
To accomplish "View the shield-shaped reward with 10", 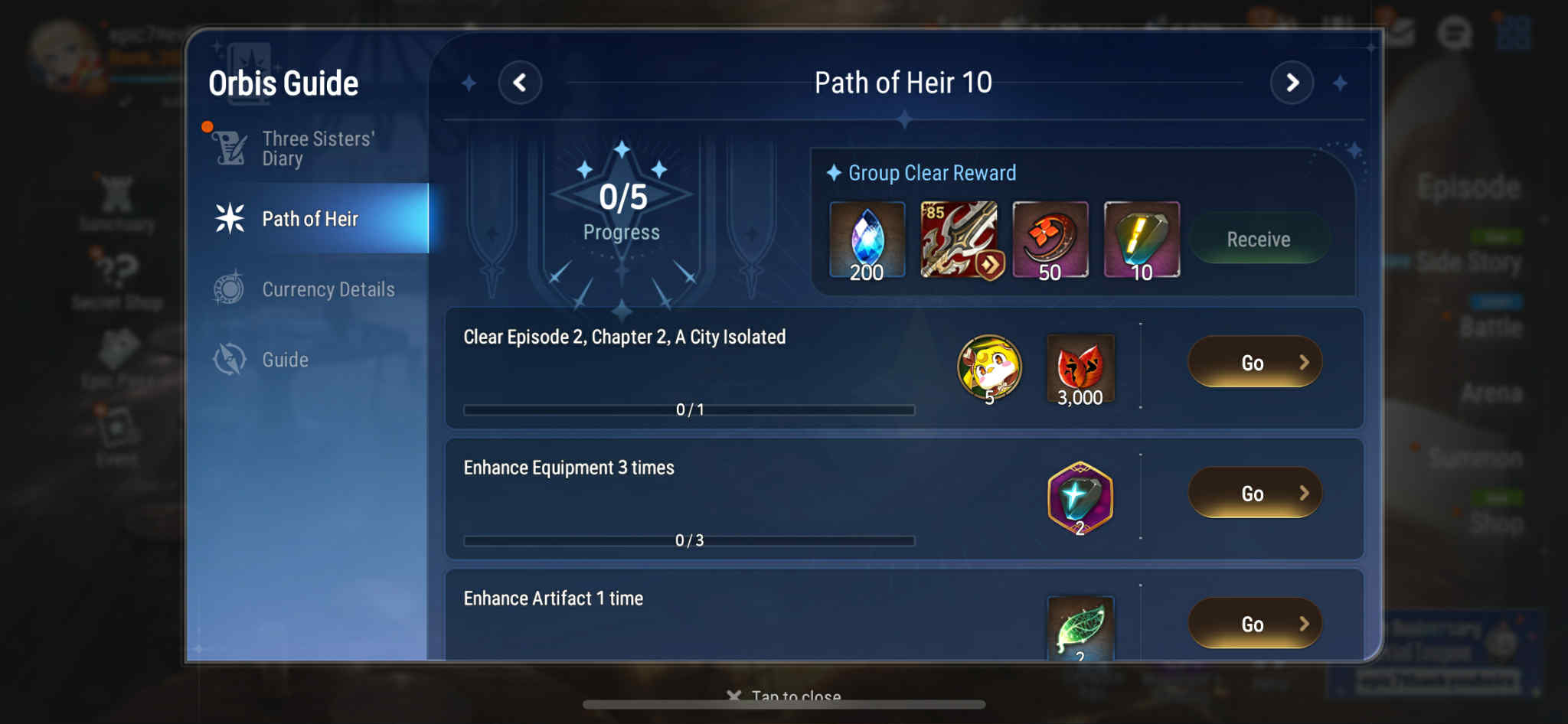I will coord(1141,240).
